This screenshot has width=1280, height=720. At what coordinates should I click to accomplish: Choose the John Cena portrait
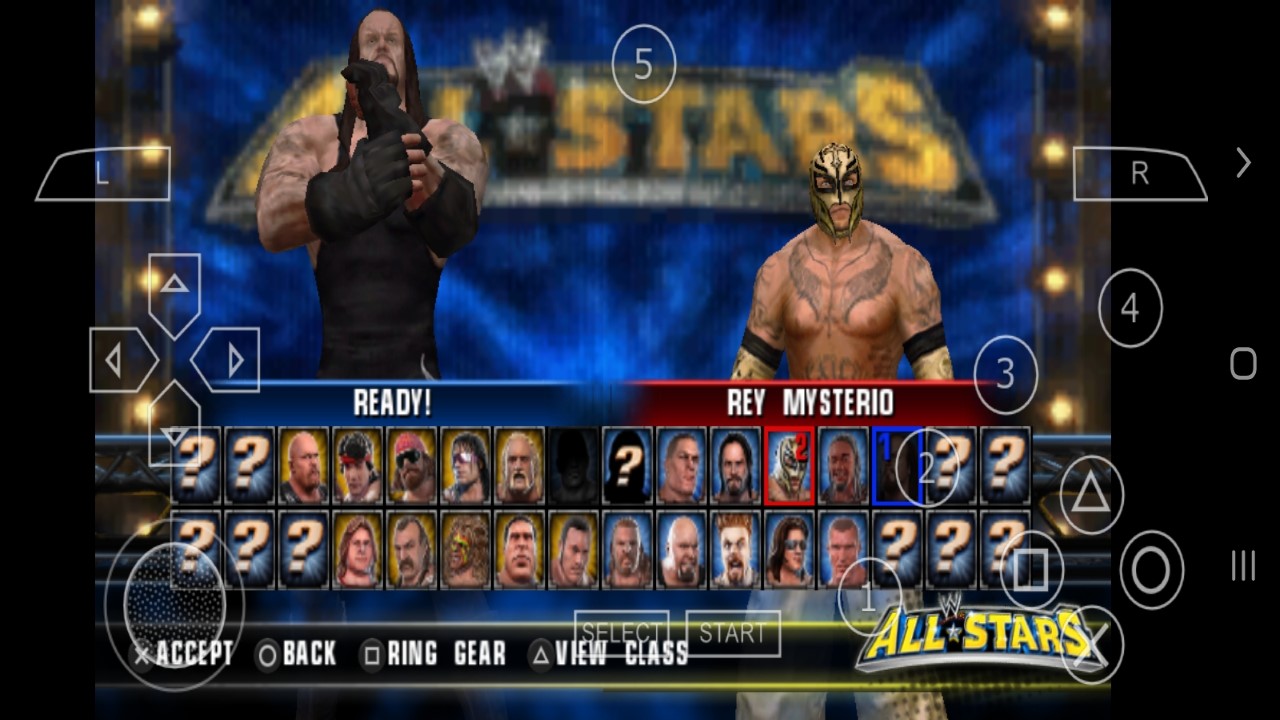(682, 466)
